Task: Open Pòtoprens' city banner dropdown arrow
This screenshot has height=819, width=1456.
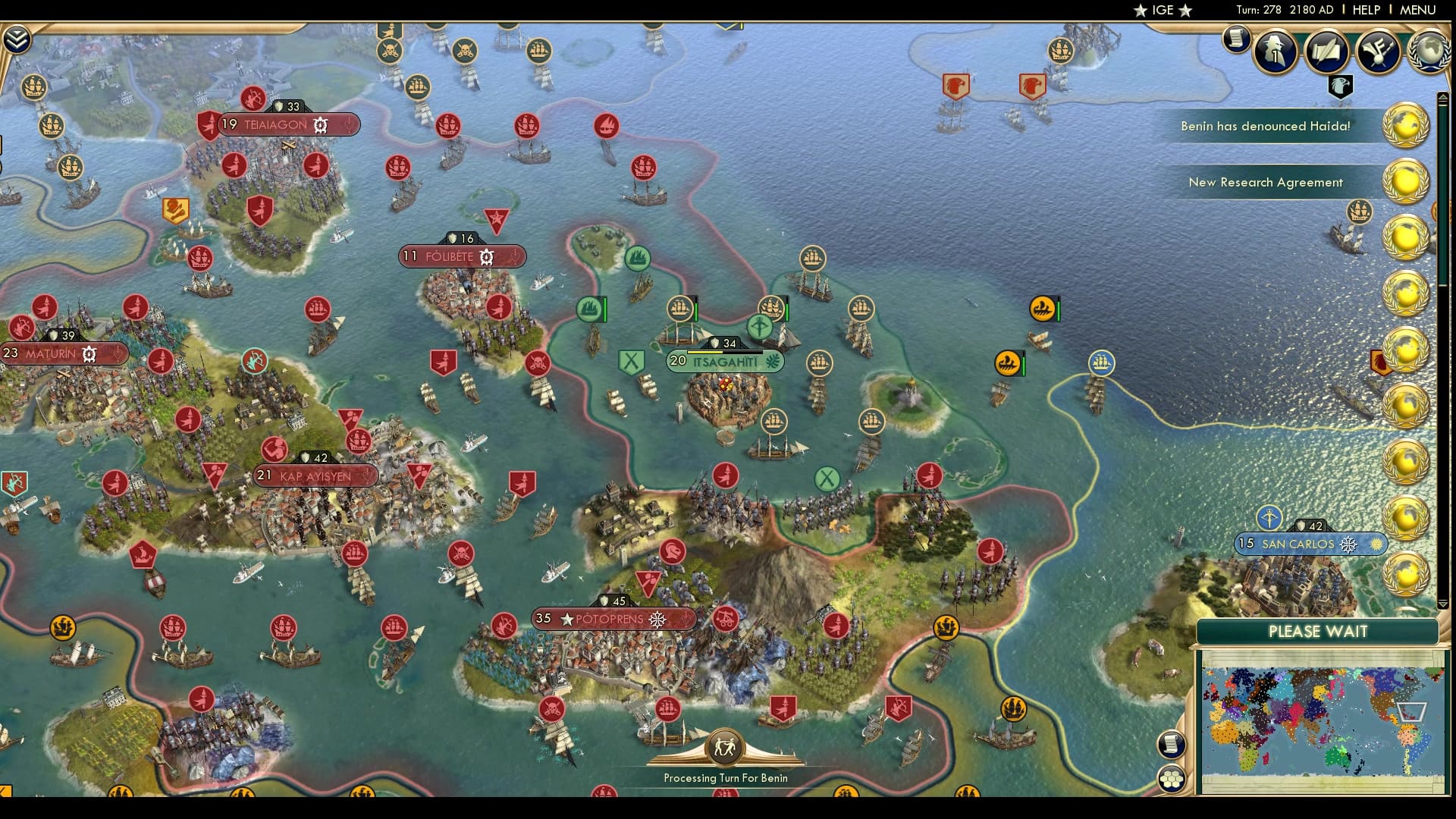Action: click(x=686, y=620)
